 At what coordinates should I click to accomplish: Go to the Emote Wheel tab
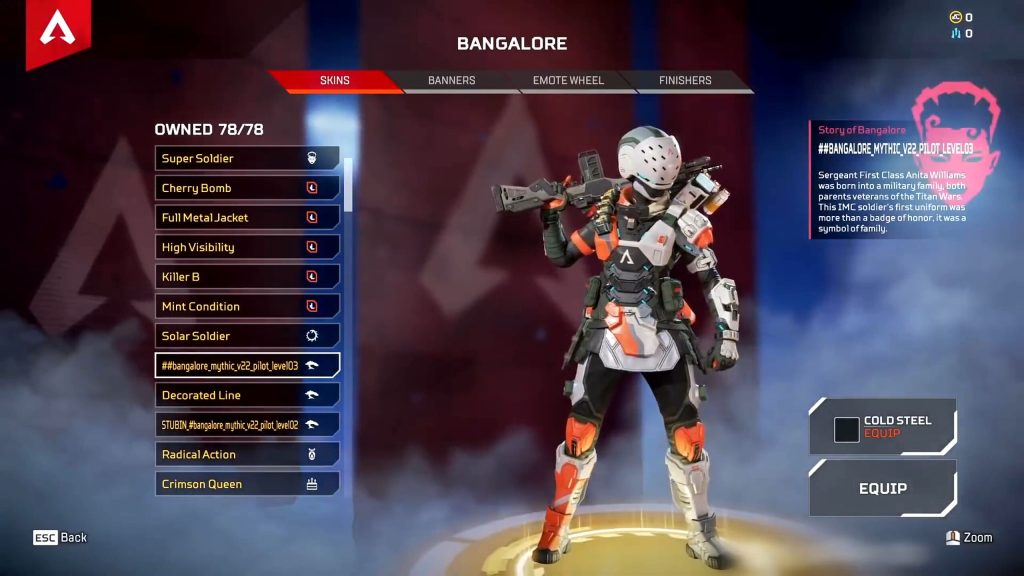(568, 80)
